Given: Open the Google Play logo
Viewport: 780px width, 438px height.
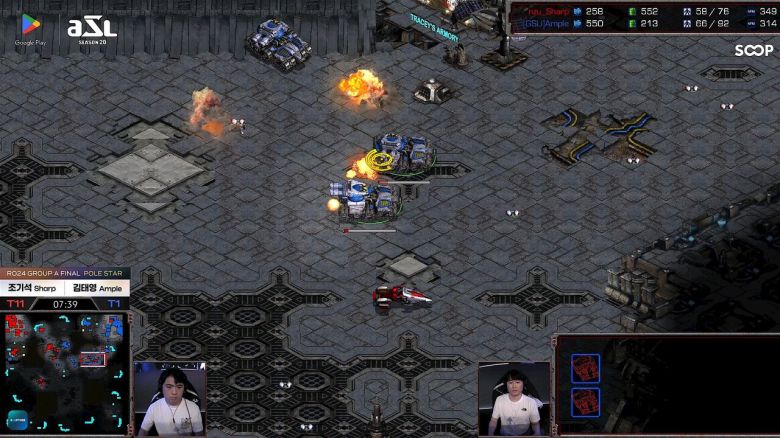Looking at the screenshot, I should (30, 27).
